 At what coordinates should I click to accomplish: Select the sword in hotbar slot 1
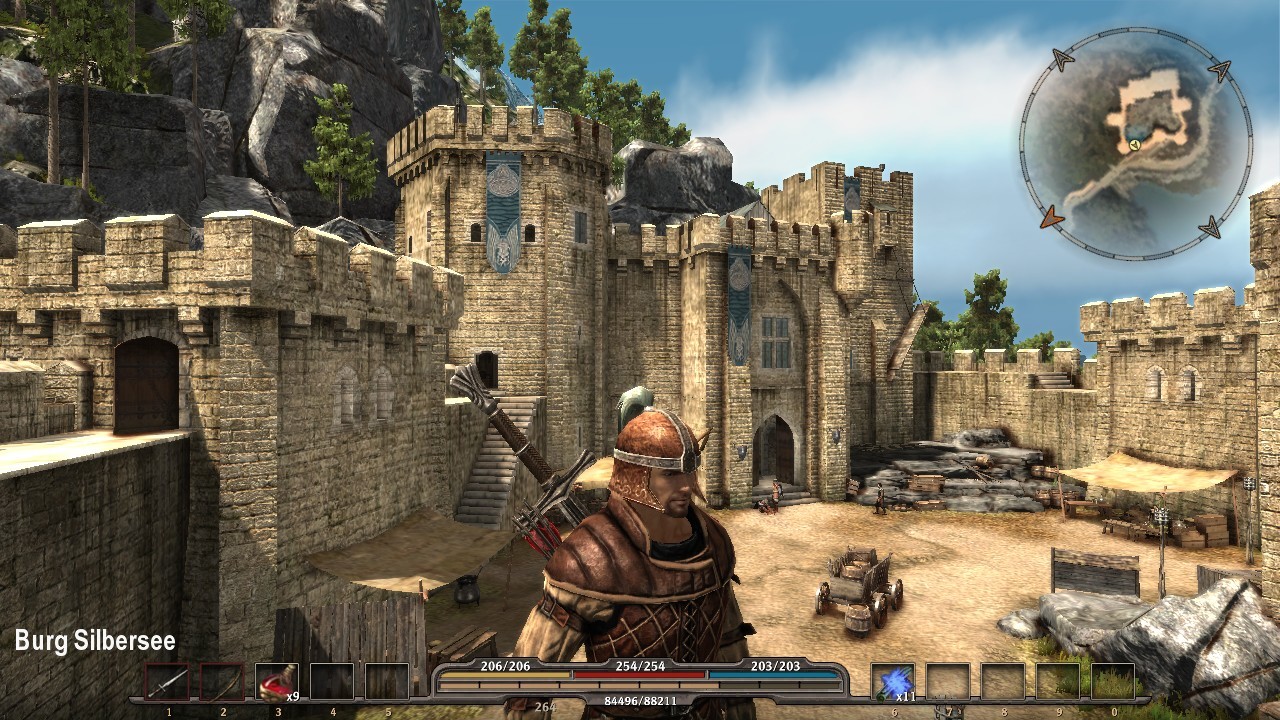[167, 681]
